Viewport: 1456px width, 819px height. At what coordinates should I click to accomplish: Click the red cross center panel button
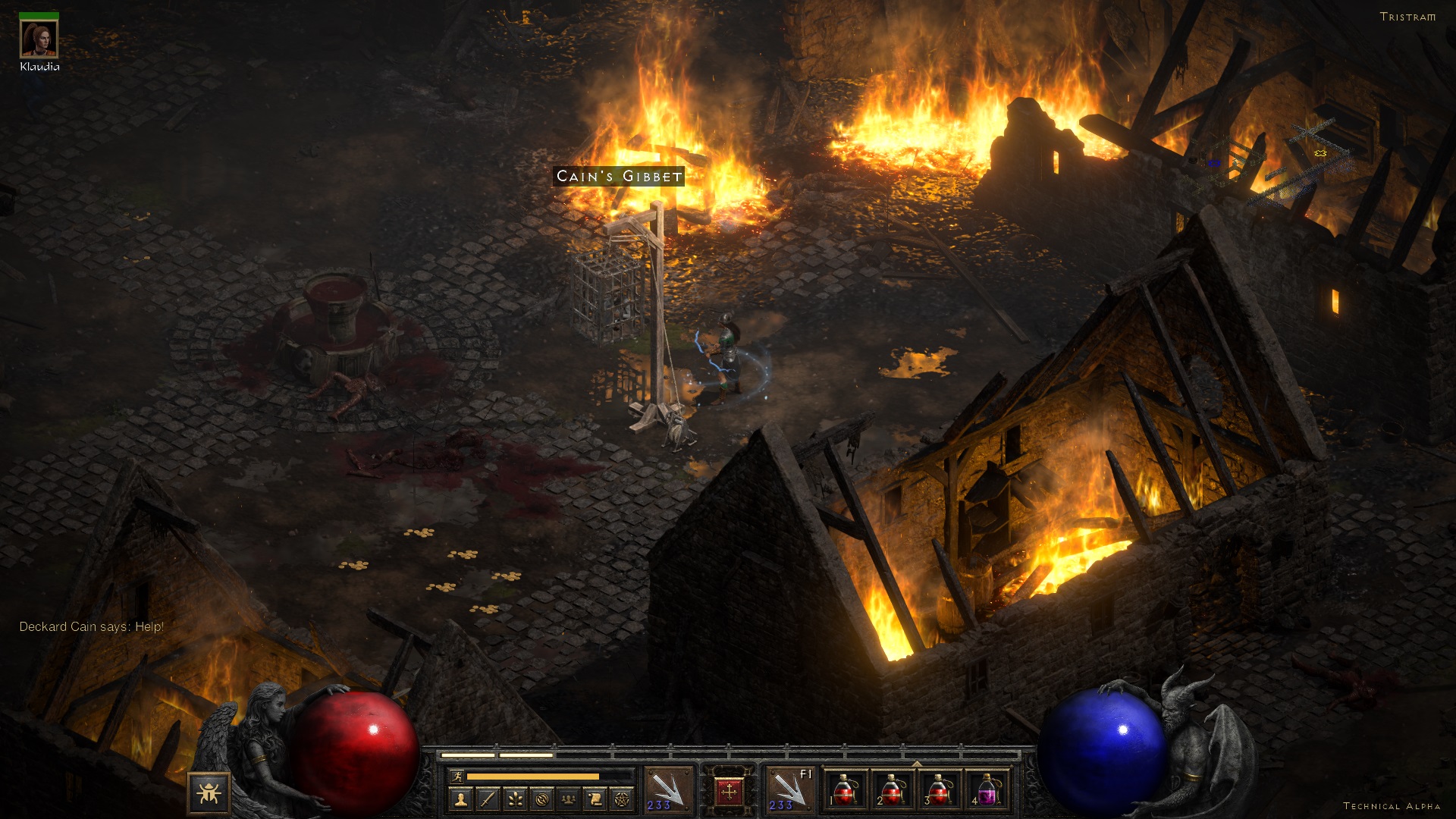click(729, 792)
